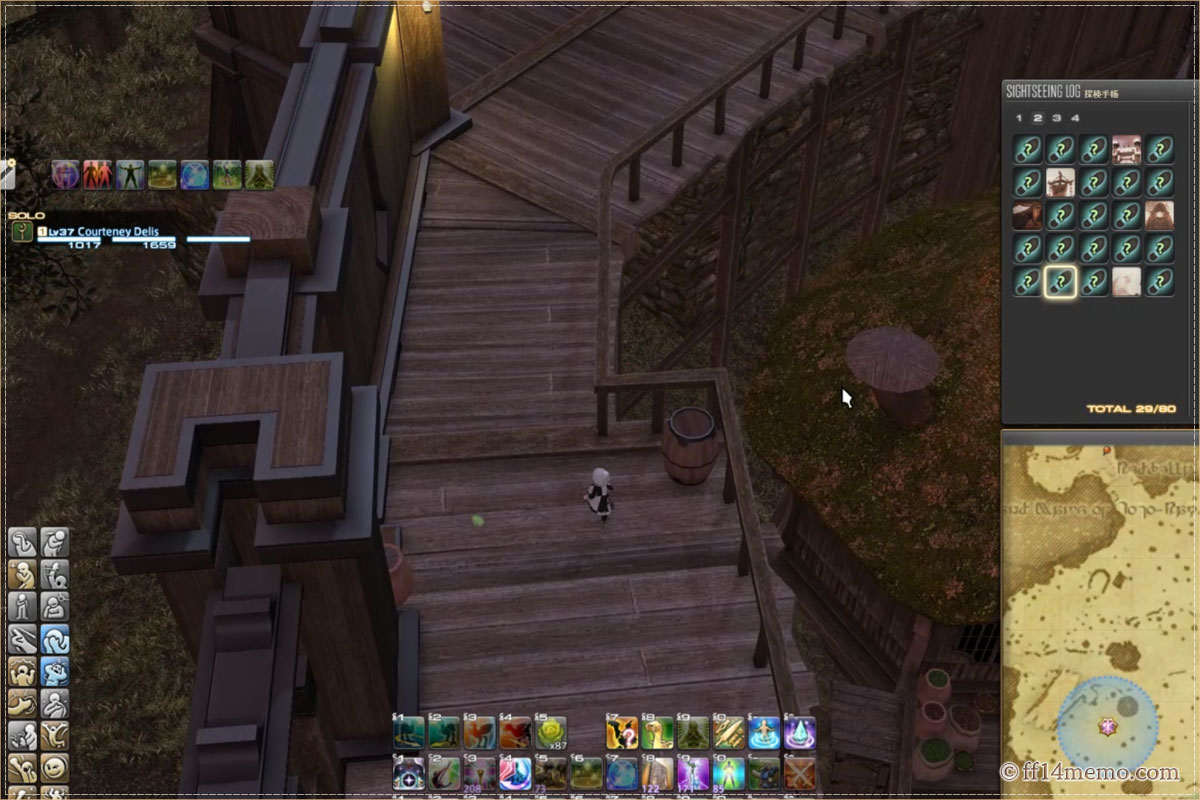Use the green cabbage item with x87 count

pyautogui.click(x=550, y=733)
